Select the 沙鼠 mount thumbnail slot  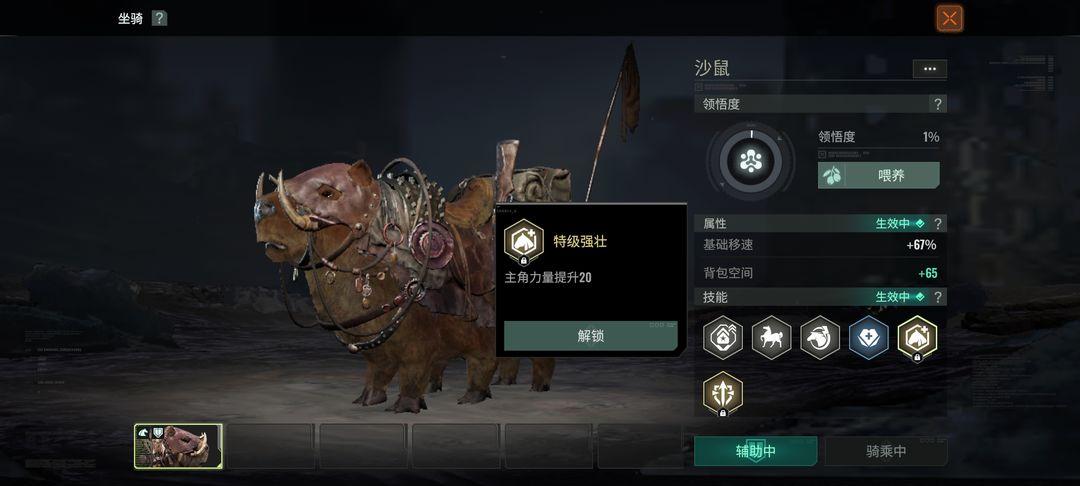pos(179,446)
